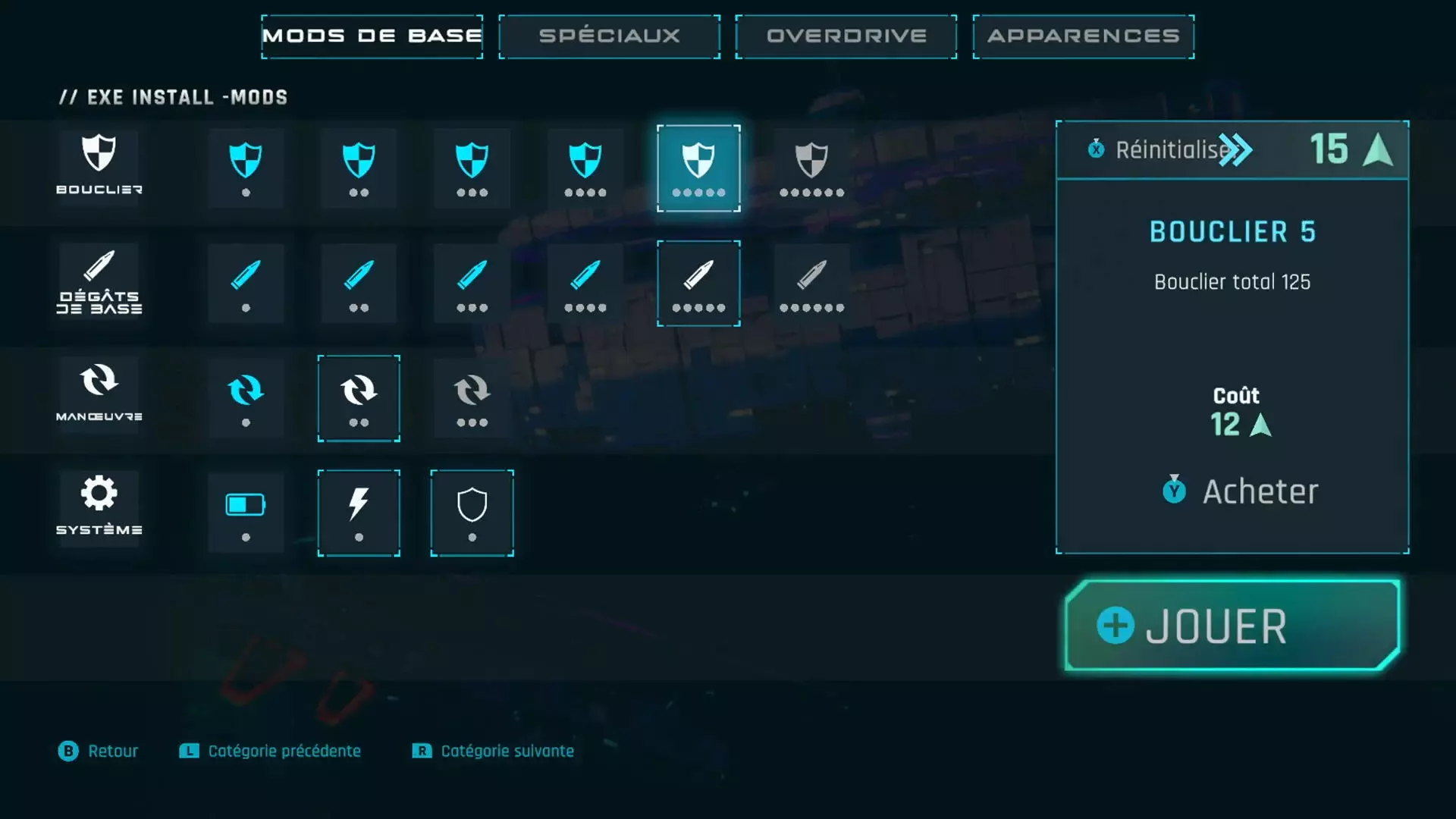Select the five-dot bullet damage mod
The width and height of the screenshot is (1456, 819).
point(698,284)
